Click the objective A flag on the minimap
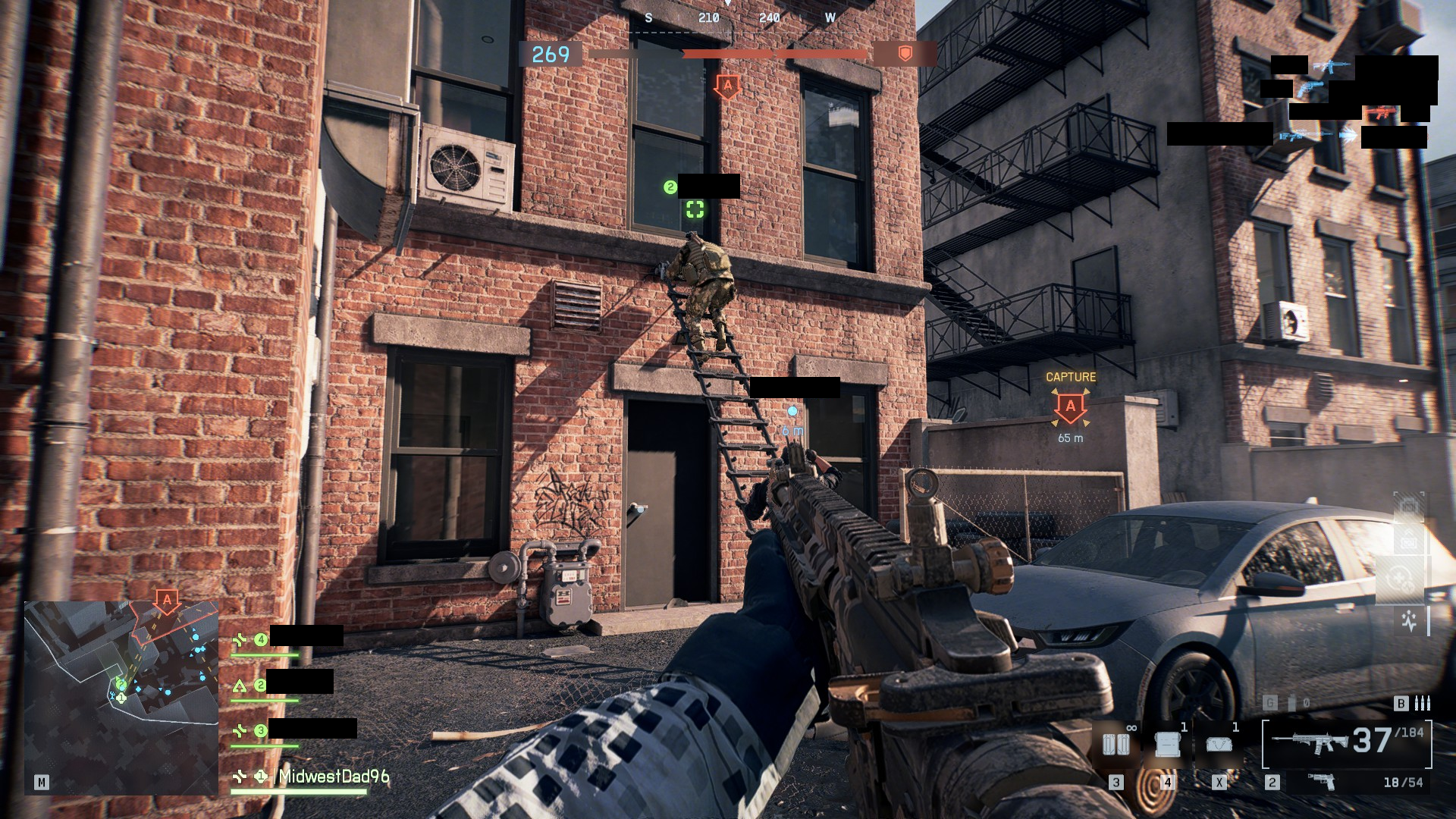This screenshot has height=819, width=1456. [x=167, y=601]
